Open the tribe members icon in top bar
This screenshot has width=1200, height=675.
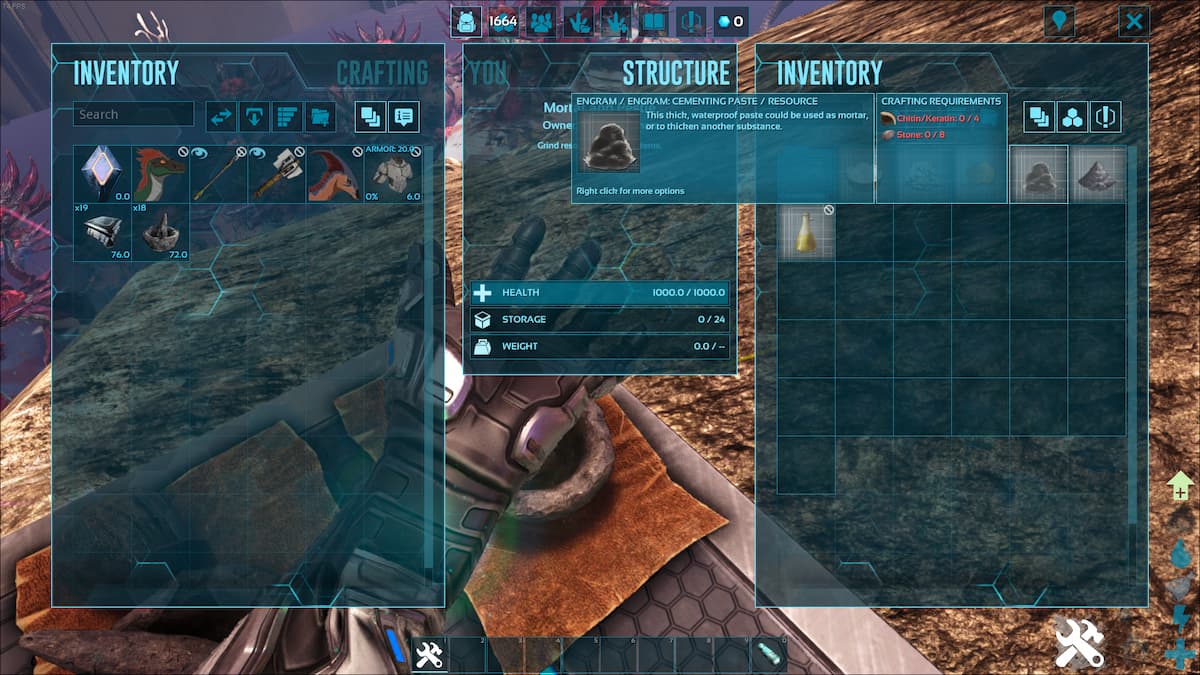(x=541, y=21)
